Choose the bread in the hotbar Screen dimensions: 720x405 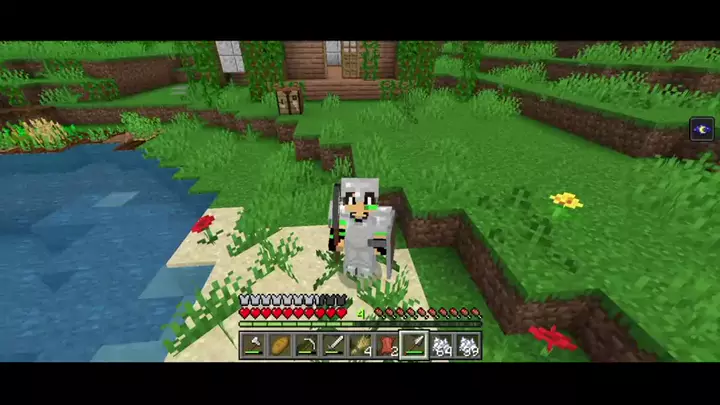(280, 346)
